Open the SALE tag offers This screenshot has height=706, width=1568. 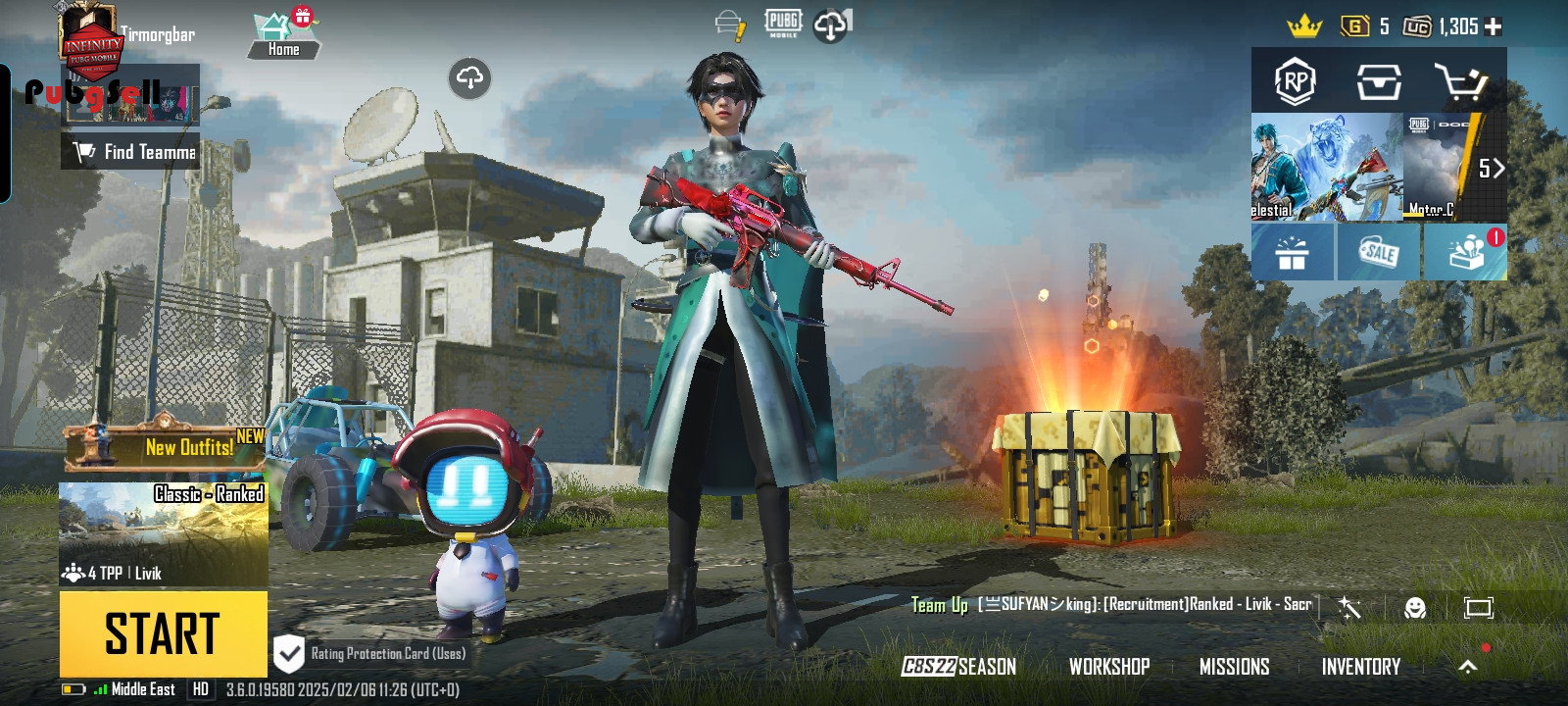(1378, 253)
